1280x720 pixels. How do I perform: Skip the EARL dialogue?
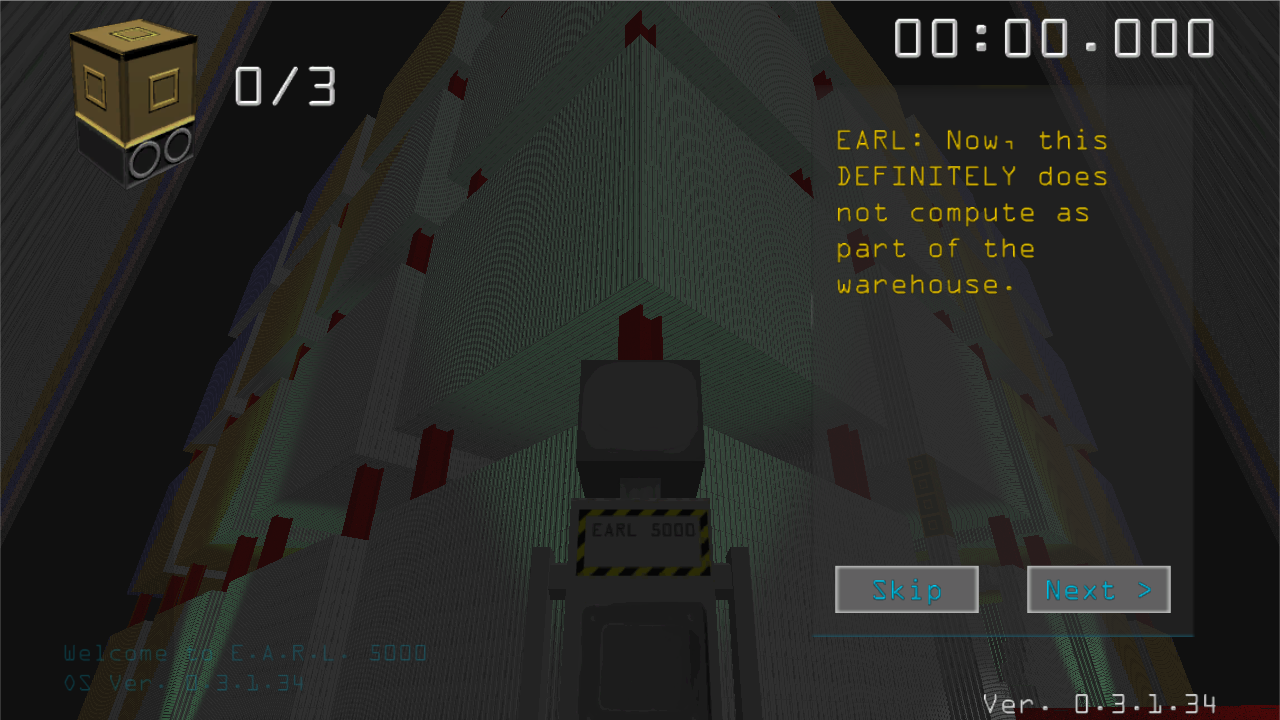pyautogui.click(x=906, y=590)
